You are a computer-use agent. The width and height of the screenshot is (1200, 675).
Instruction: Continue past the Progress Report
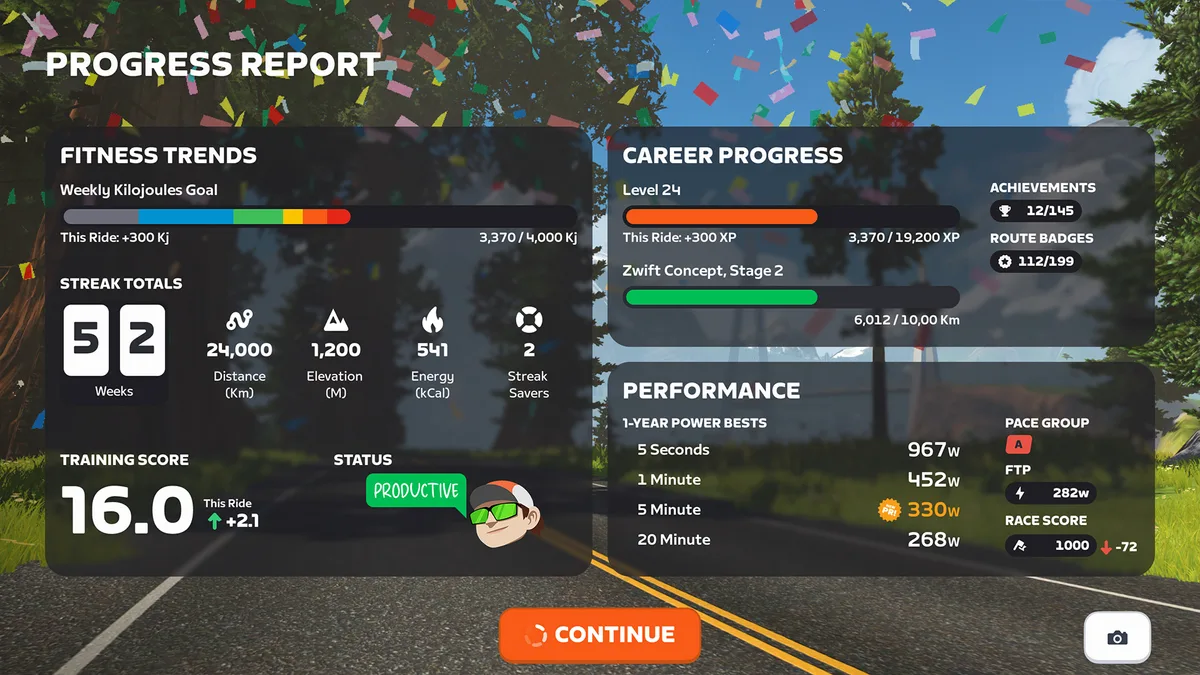(600, 634)
